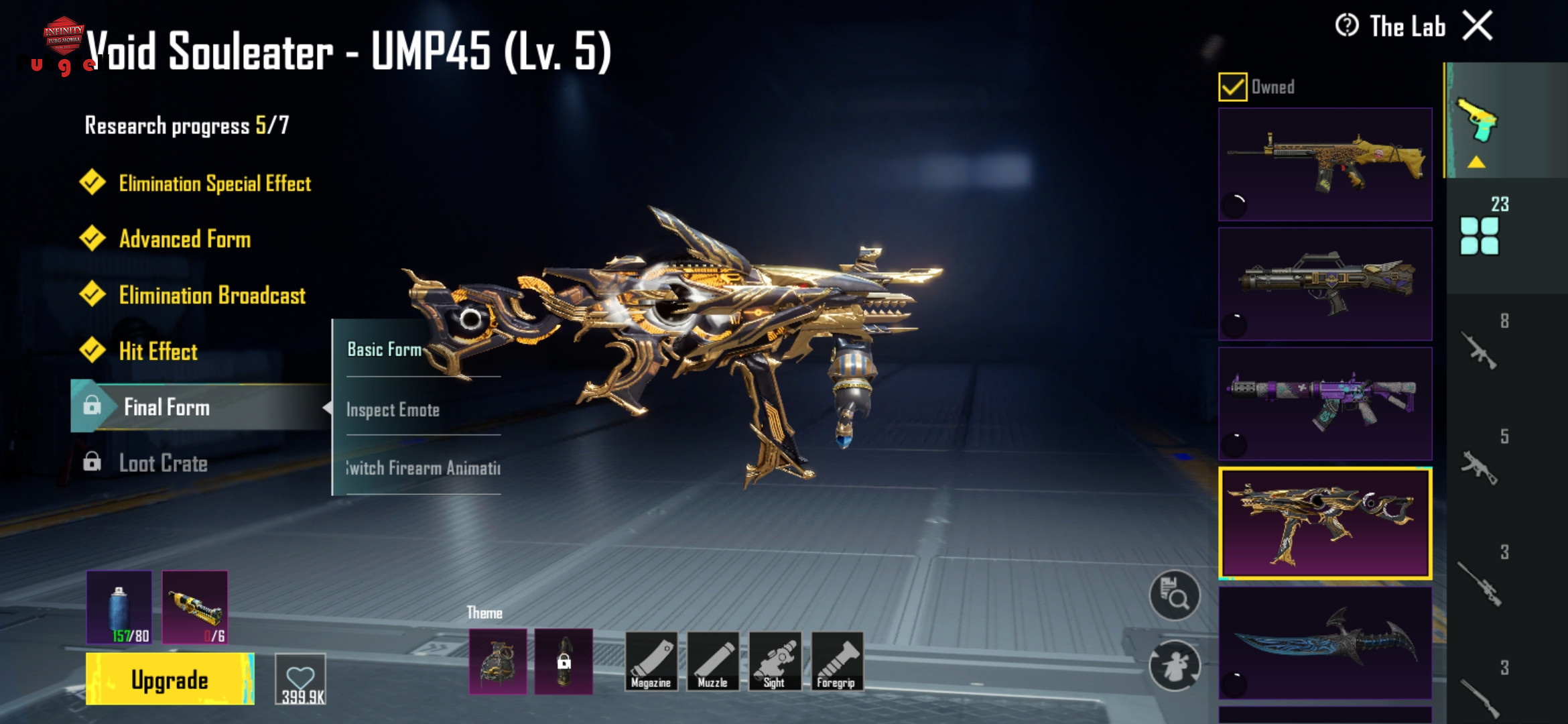The width and height of the screenshot is (1568, 724).
Task: Select the Loot Crate research stage
Action: tap(163, 463)
